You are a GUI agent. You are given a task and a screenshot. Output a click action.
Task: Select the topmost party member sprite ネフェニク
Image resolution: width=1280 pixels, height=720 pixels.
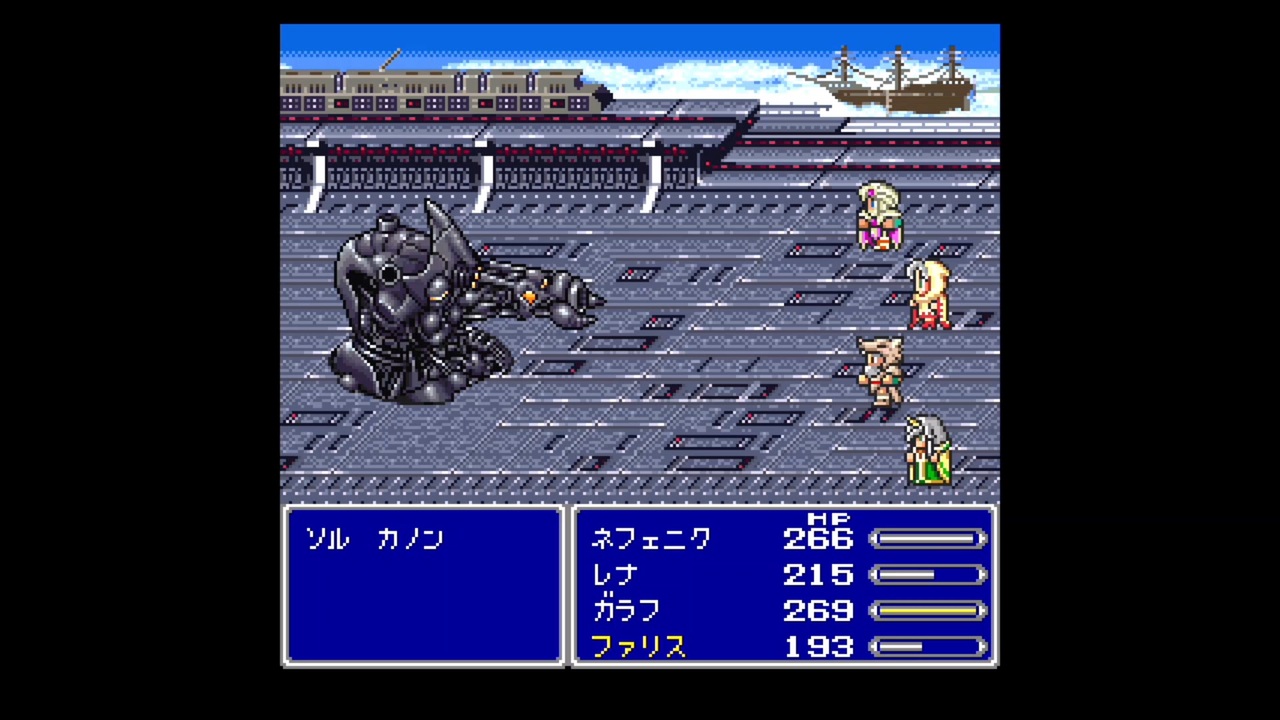tap(878, 215)
